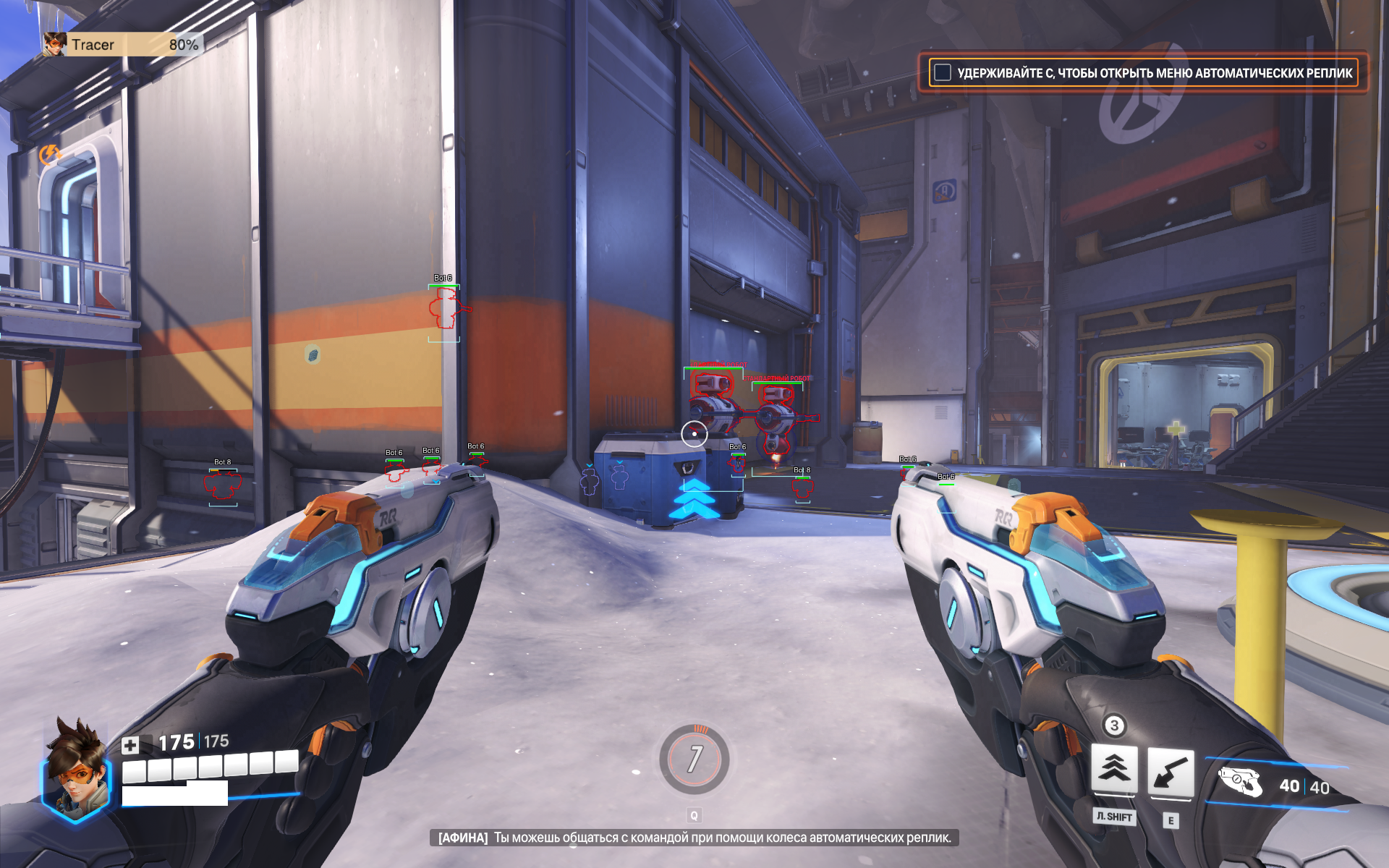Viewport: 1389px width, 868px height.
Task: Activate the Recall ability icon
Action: click(1171, 773)
